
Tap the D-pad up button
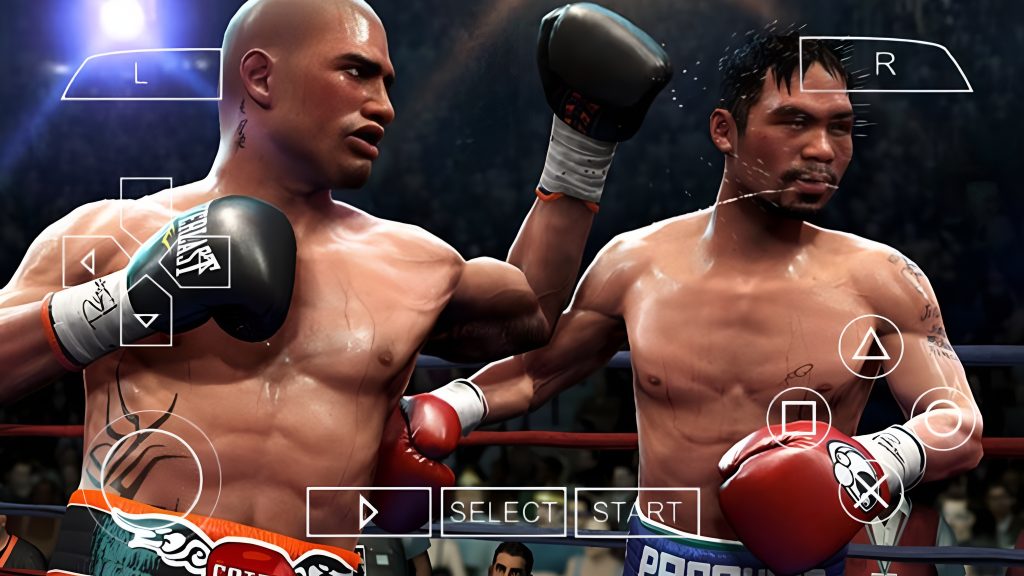(146, 203)
